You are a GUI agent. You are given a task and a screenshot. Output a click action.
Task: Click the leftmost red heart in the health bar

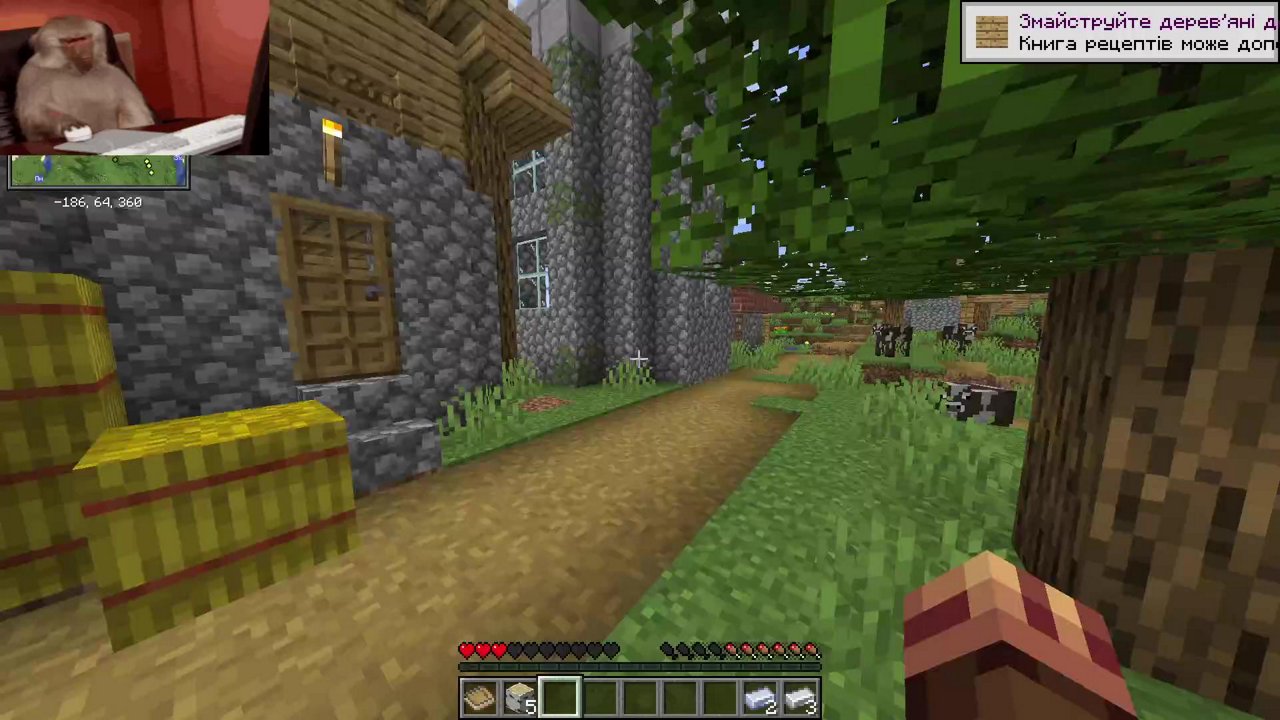pos(466,650)
